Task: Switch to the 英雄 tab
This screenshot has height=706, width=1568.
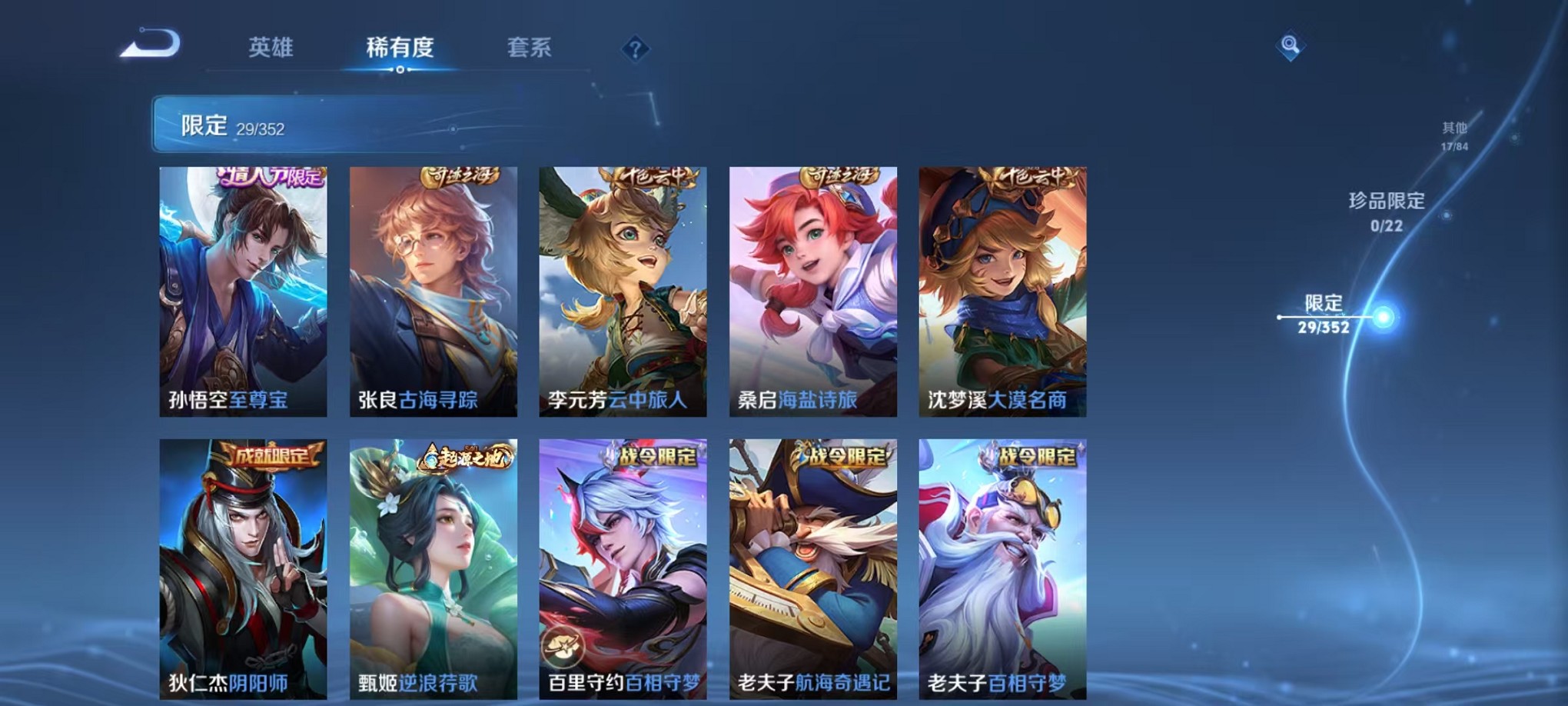Action: pyautogui.click(x=268, y=48)
